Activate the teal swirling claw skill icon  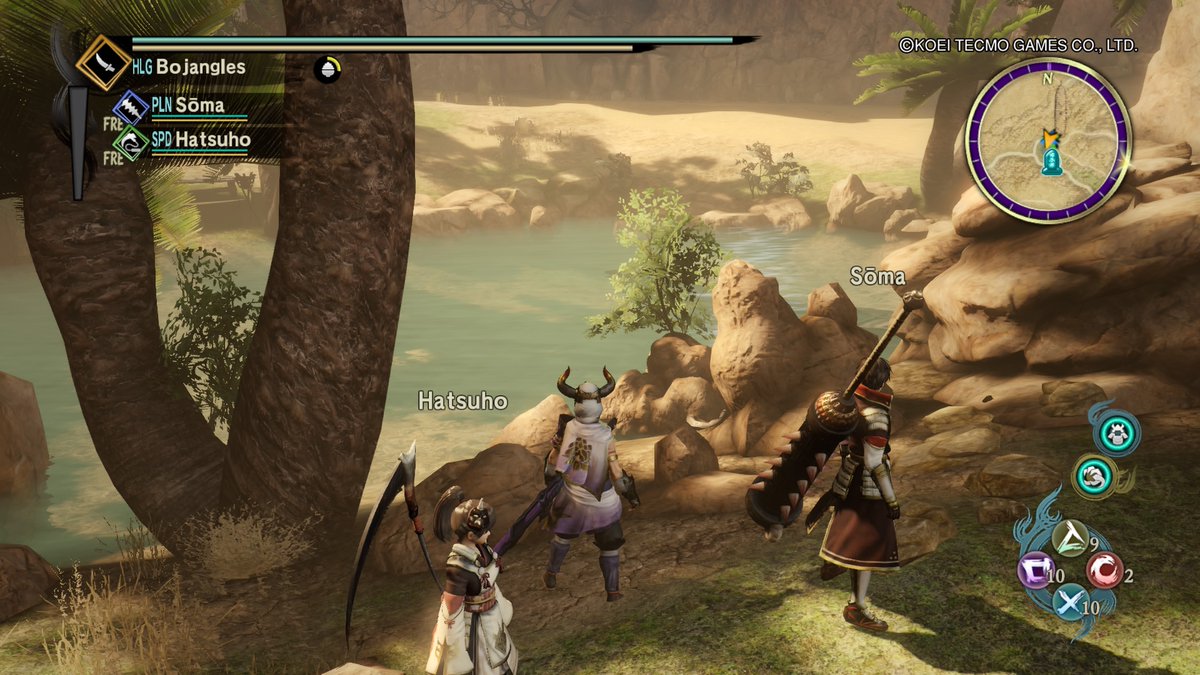tap(1093, 476)
